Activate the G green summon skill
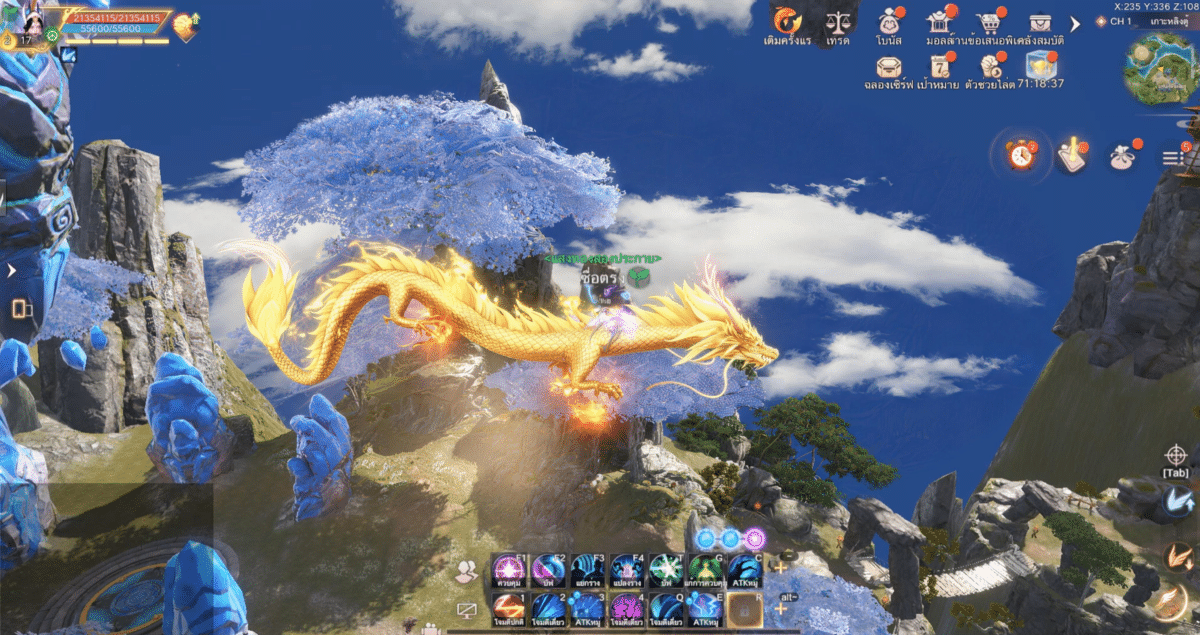Viewport: 1200px width, 635px height. 705,571
